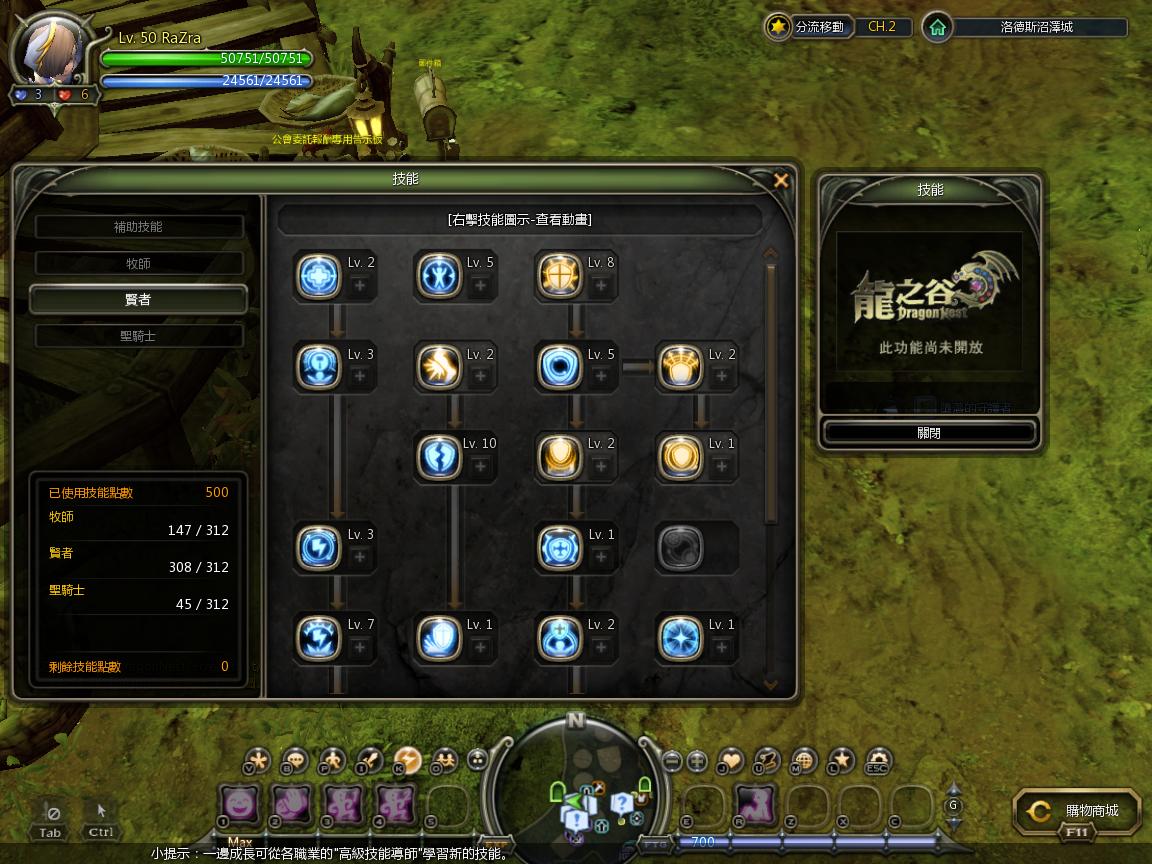Select the Lv. 2 golden claw skill

(439, 367)
